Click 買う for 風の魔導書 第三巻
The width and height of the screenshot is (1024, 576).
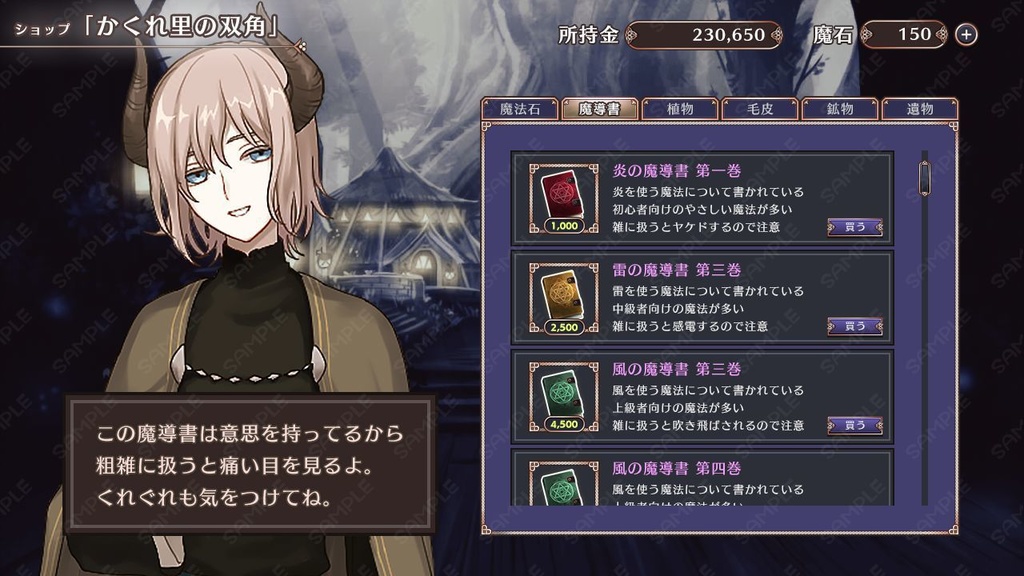[x=855, y=425]
